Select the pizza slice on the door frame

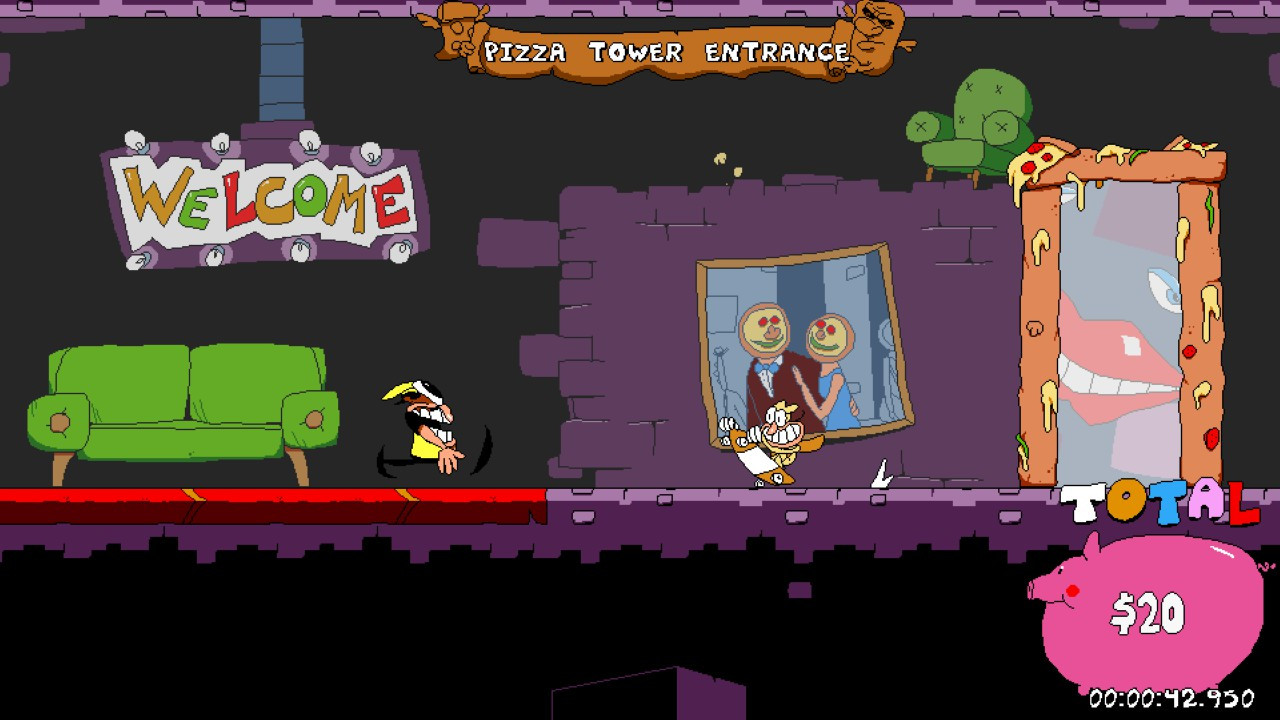1035,163
